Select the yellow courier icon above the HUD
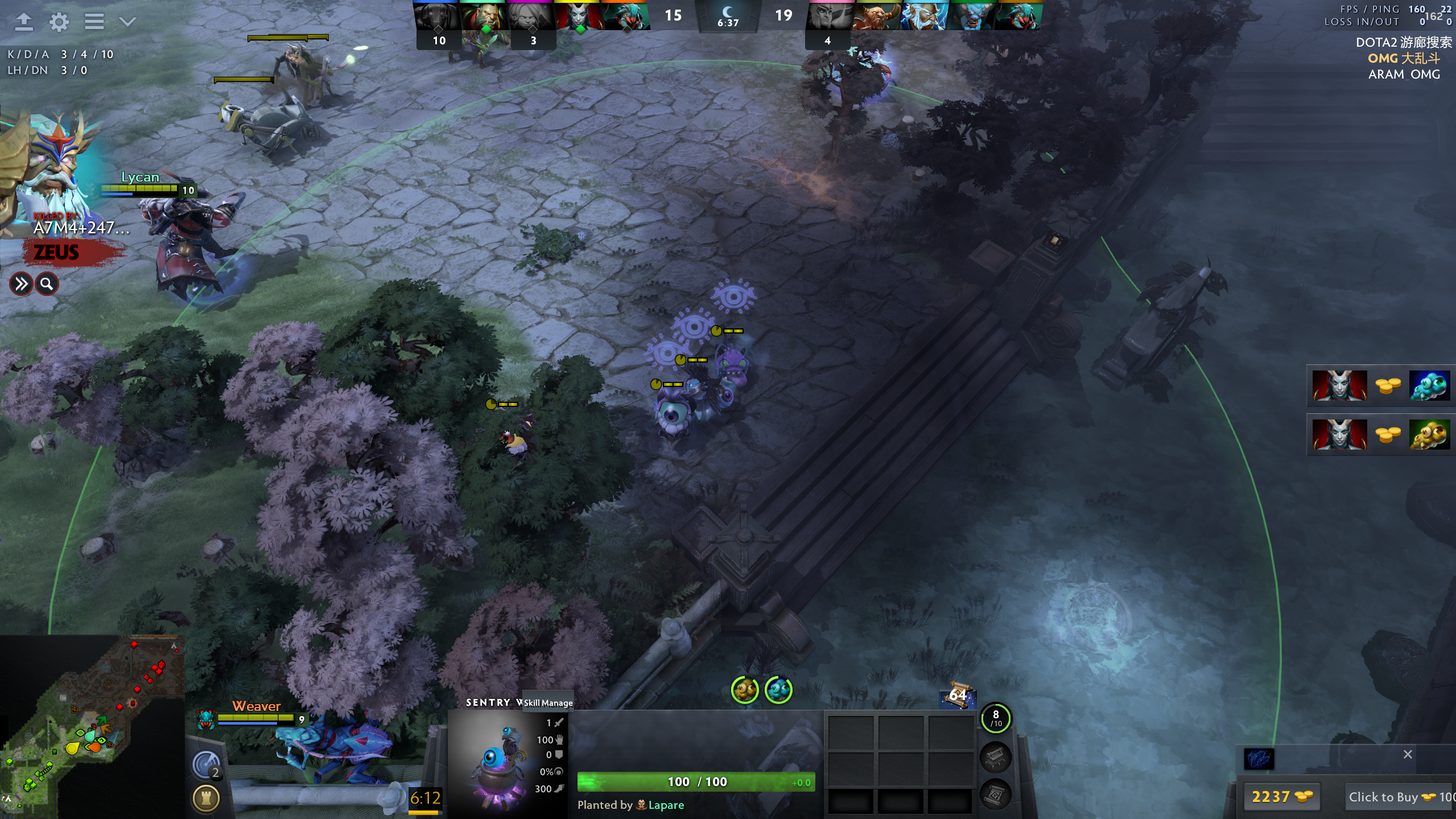Viewport: 1456px width, 819px height. pyautogui.click(x=745, y=690)
